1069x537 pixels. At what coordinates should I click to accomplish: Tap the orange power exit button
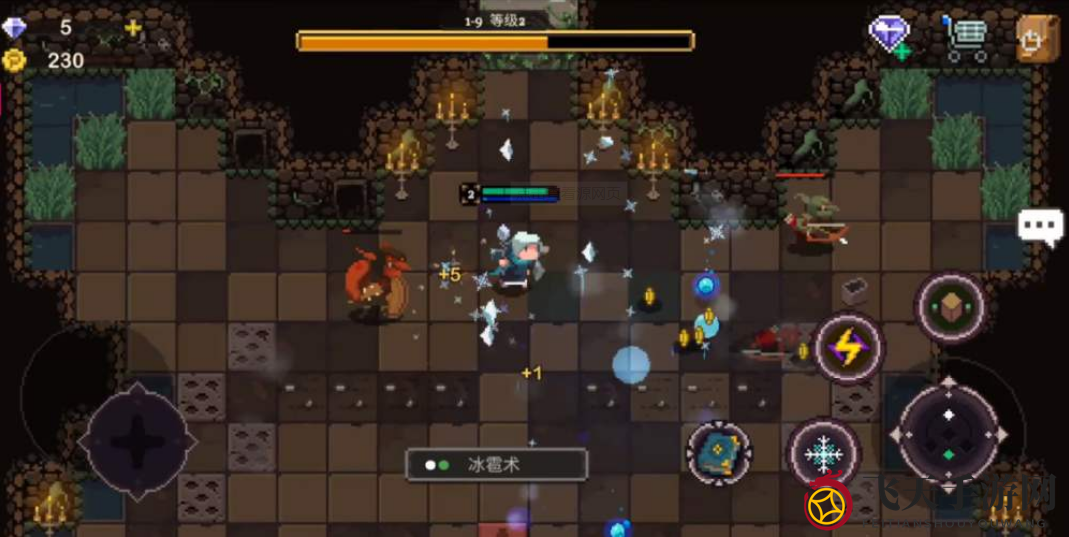pos(1036,39)
